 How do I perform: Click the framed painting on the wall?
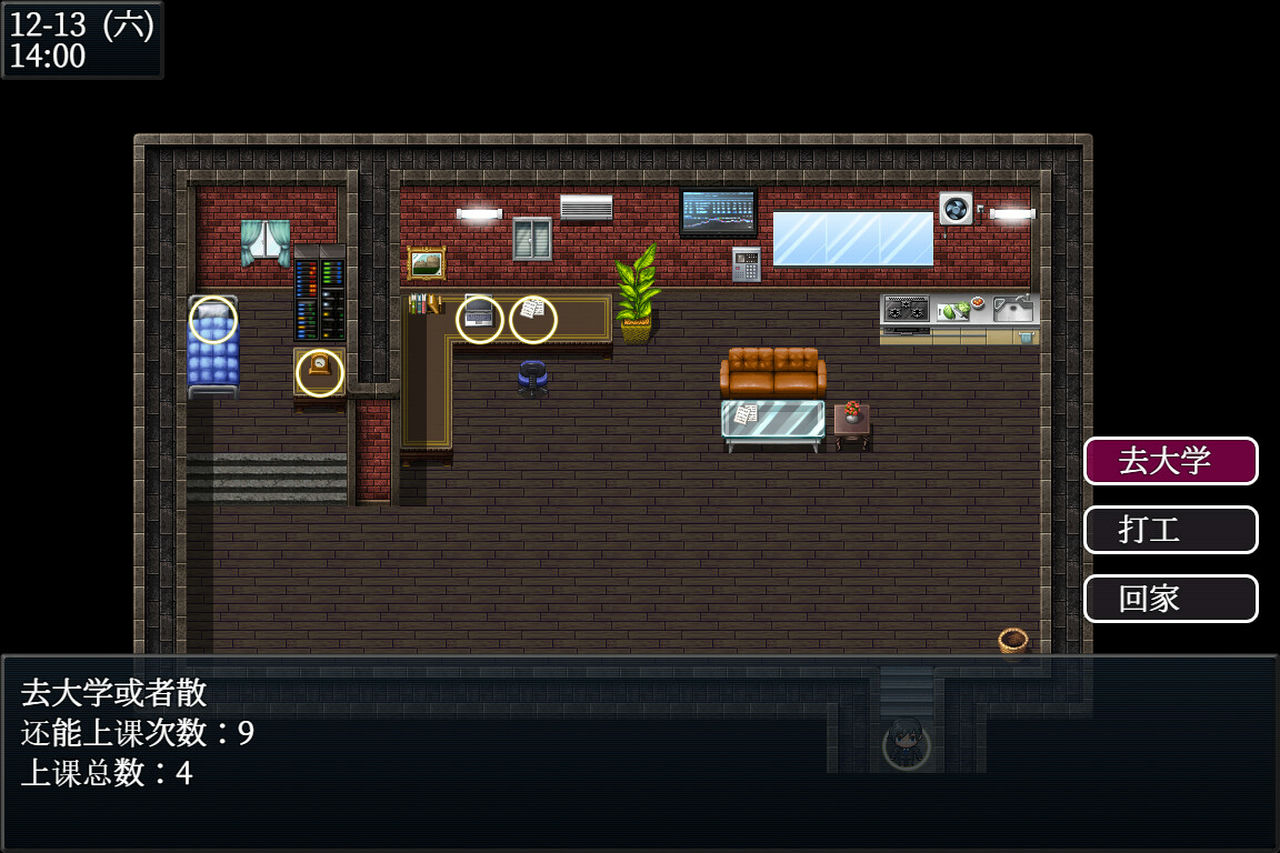(x=428, y=262)
